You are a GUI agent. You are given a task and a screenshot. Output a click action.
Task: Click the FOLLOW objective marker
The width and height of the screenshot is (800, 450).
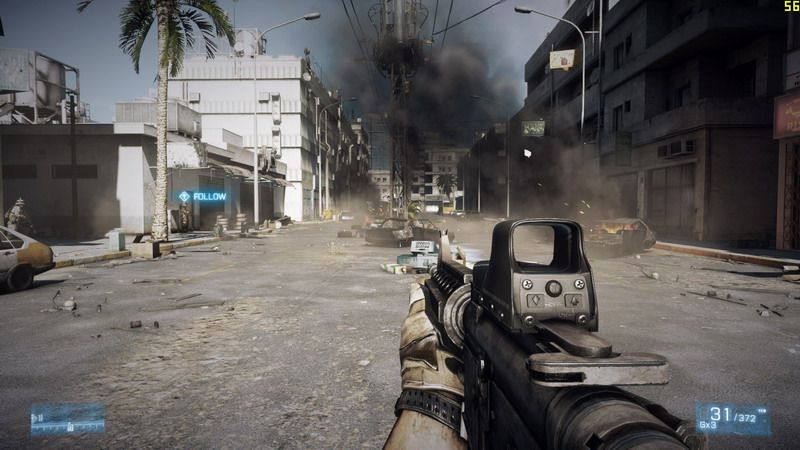coord(202,196)
